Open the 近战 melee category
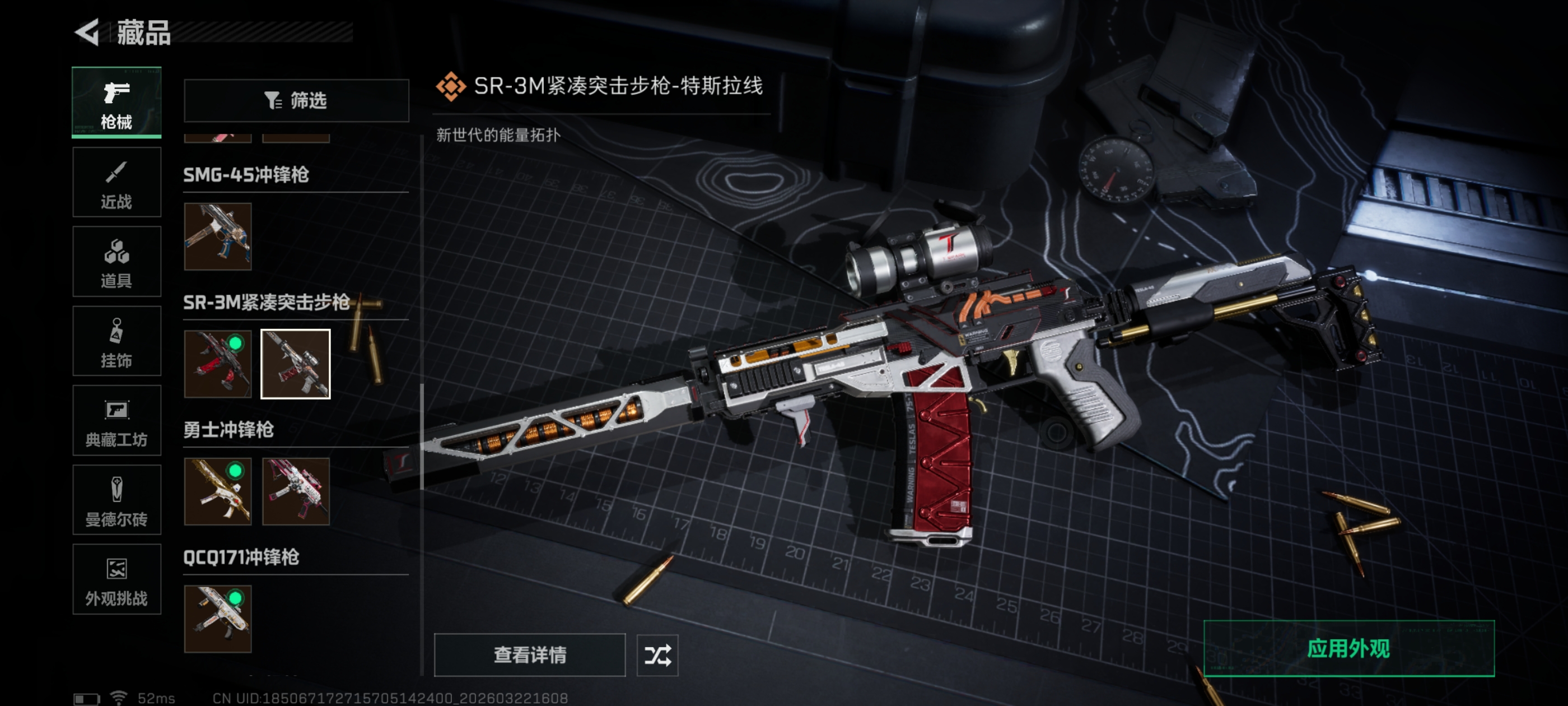 pyautogui.click(x=116, y=182)
